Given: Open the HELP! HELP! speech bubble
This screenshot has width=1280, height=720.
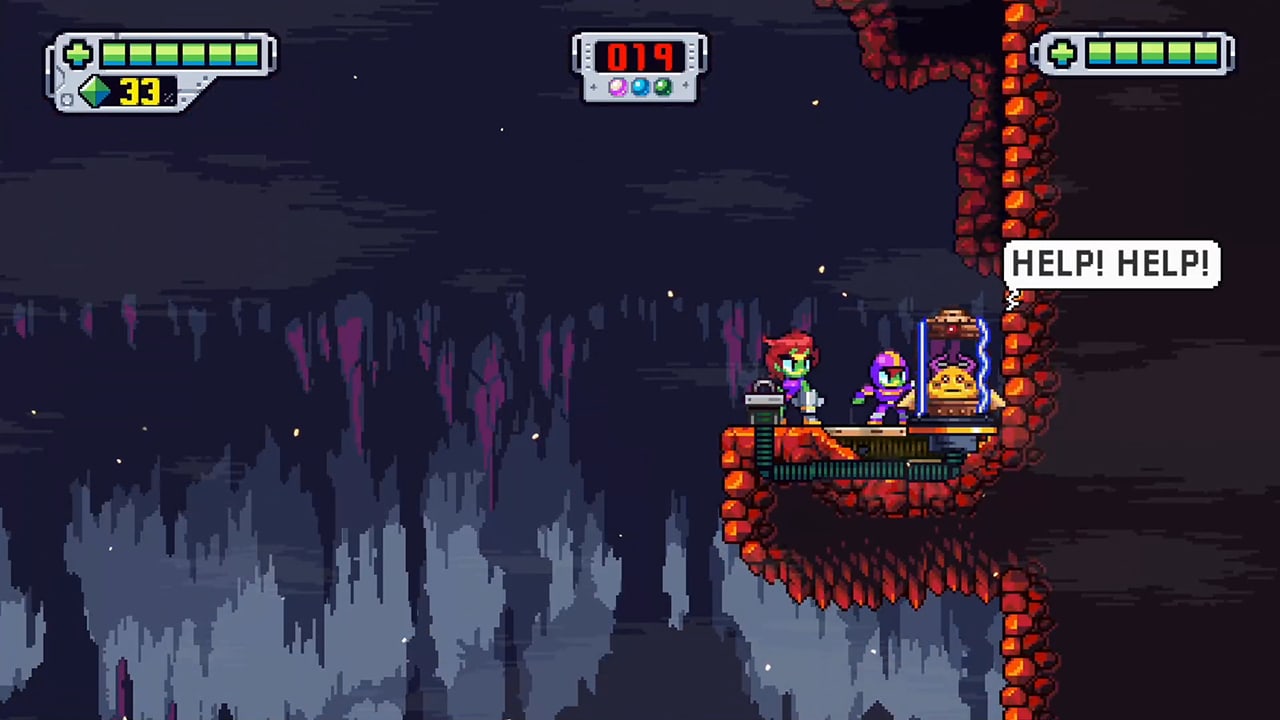Looking at the screenshot, I should point(1112,263).
